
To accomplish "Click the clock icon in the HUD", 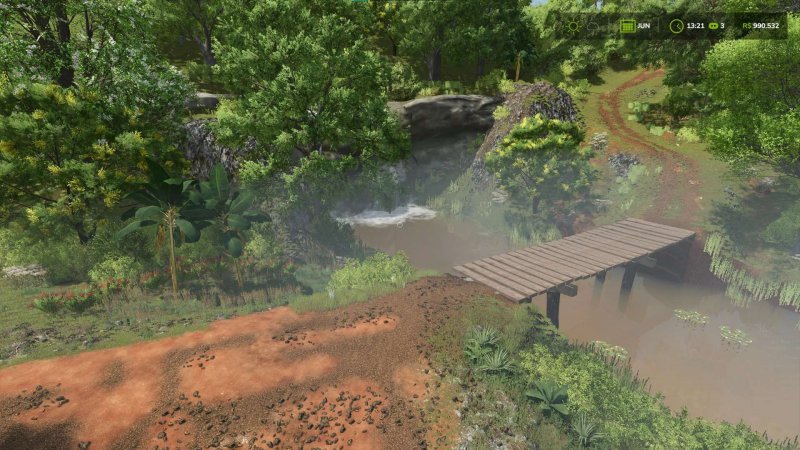I will 676,26.
